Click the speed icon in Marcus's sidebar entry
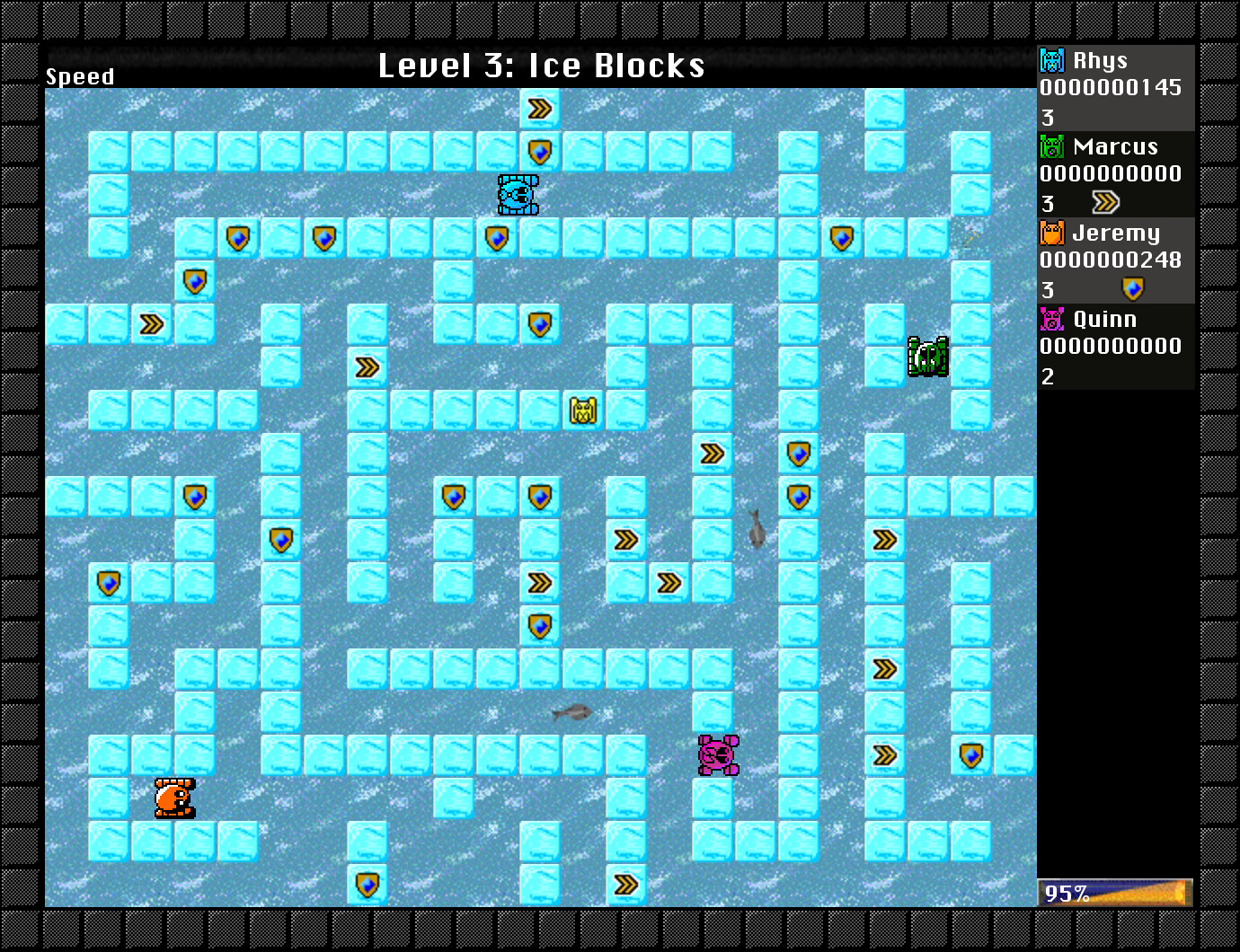Viewport: 1240px width, 952px height. click(1107, 203)
